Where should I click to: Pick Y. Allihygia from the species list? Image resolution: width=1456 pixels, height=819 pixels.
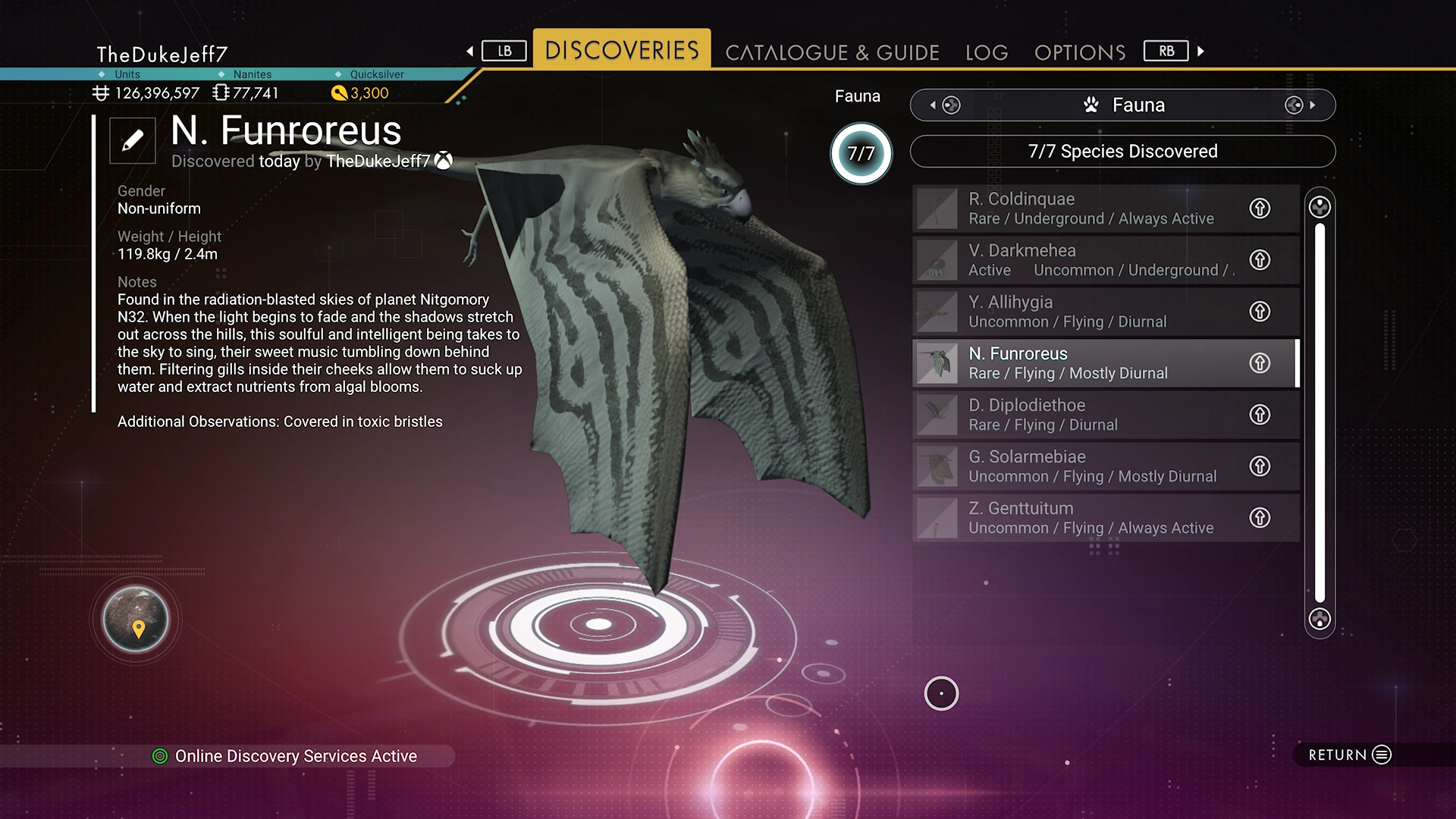[1084, 312]
